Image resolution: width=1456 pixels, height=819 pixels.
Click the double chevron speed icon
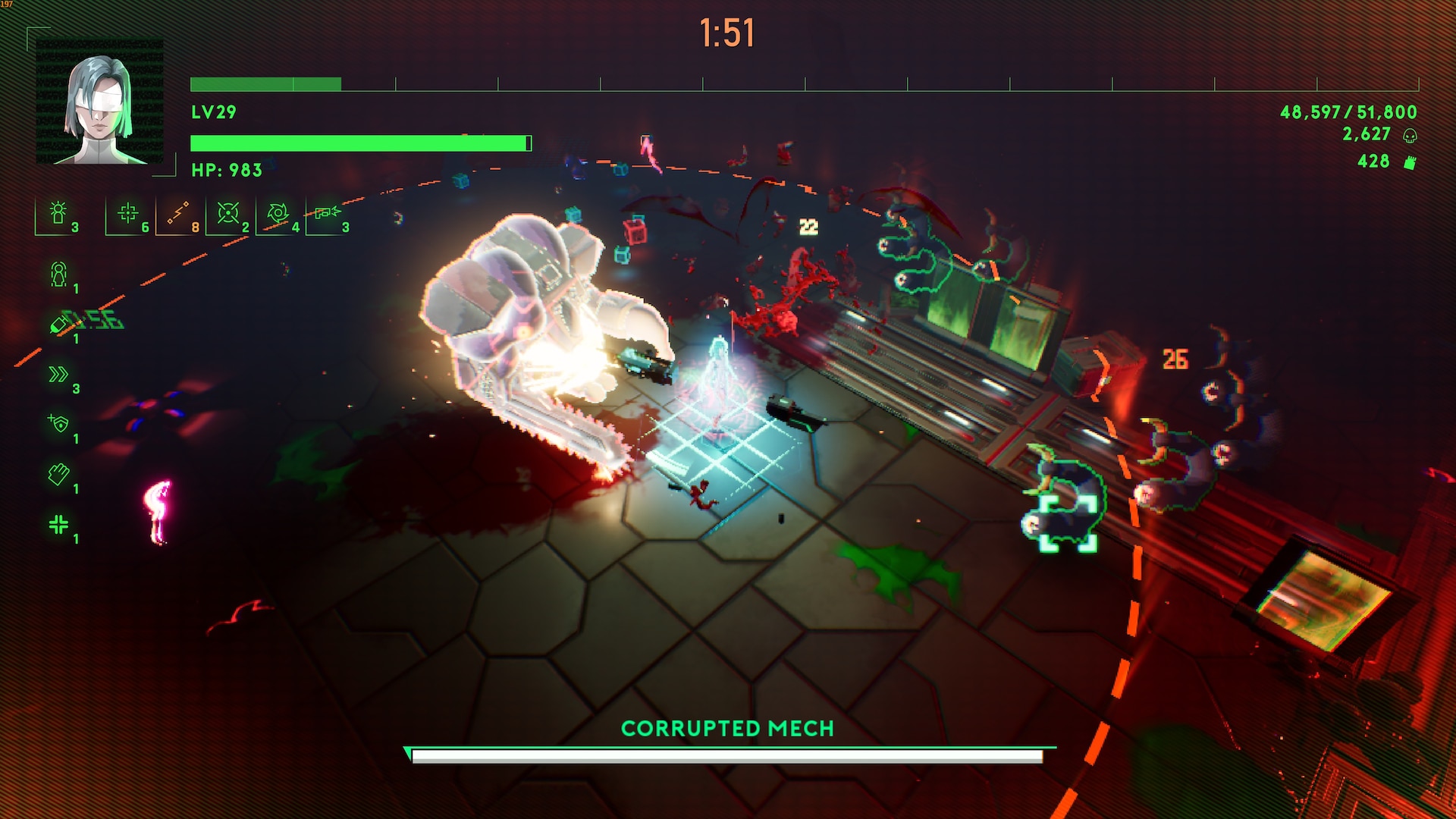58,374
